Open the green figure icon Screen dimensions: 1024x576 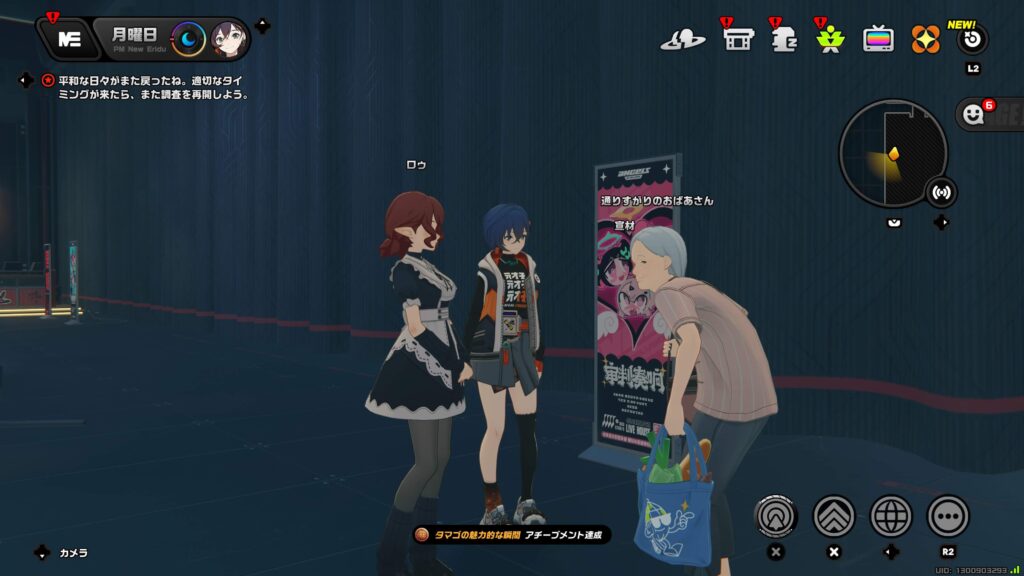pos(829,40)
